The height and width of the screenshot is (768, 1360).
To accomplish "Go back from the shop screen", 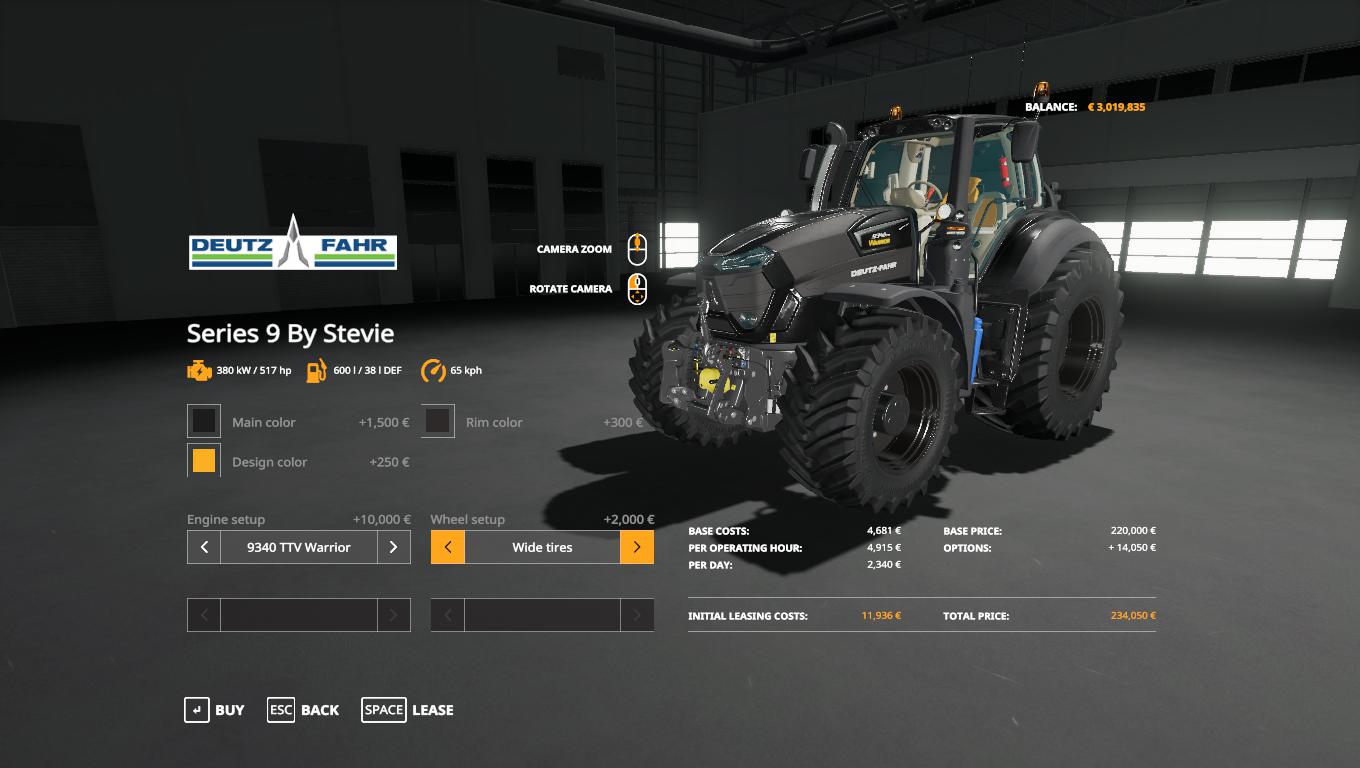I will coord(303,710).
